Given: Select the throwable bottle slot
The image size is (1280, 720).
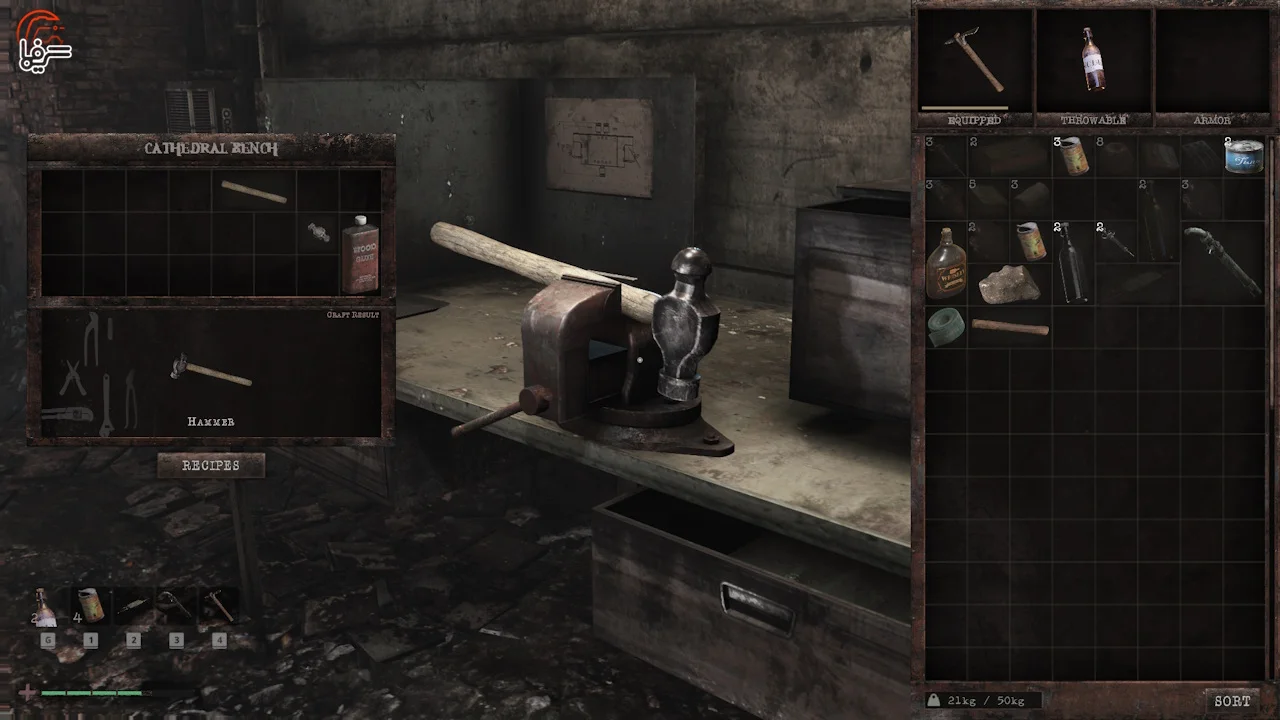Looking at the screenshot, I should (1094, 60).
